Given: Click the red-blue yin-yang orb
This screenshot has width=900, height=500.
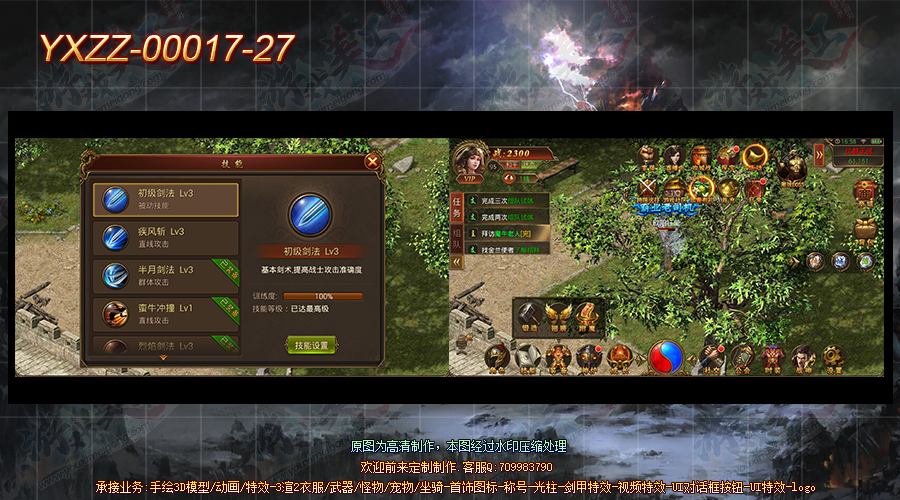Looking at the screenshot, I should [x=663, y=357].
